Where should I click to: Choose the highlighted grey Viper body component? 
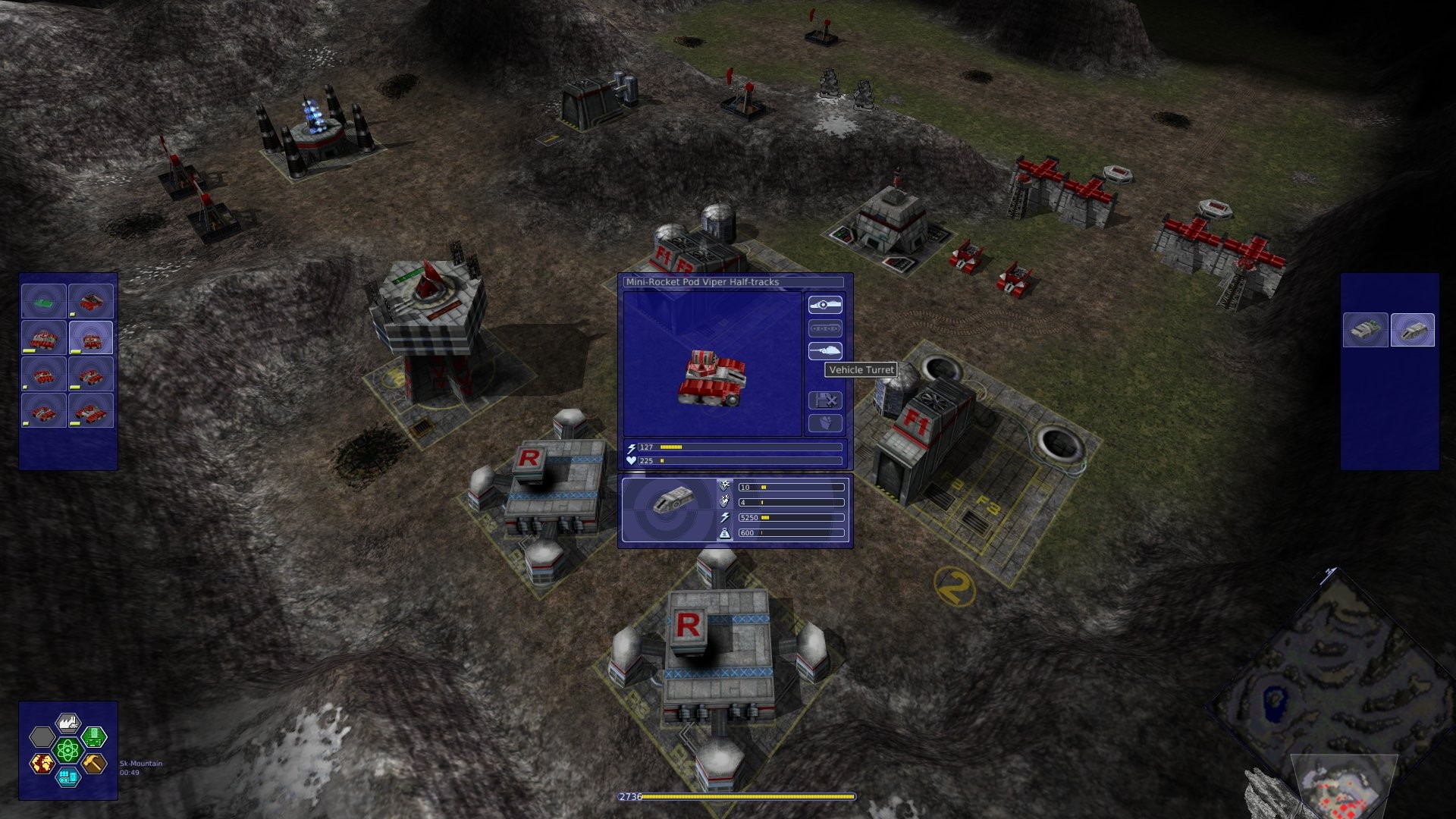coord(1412,330)
